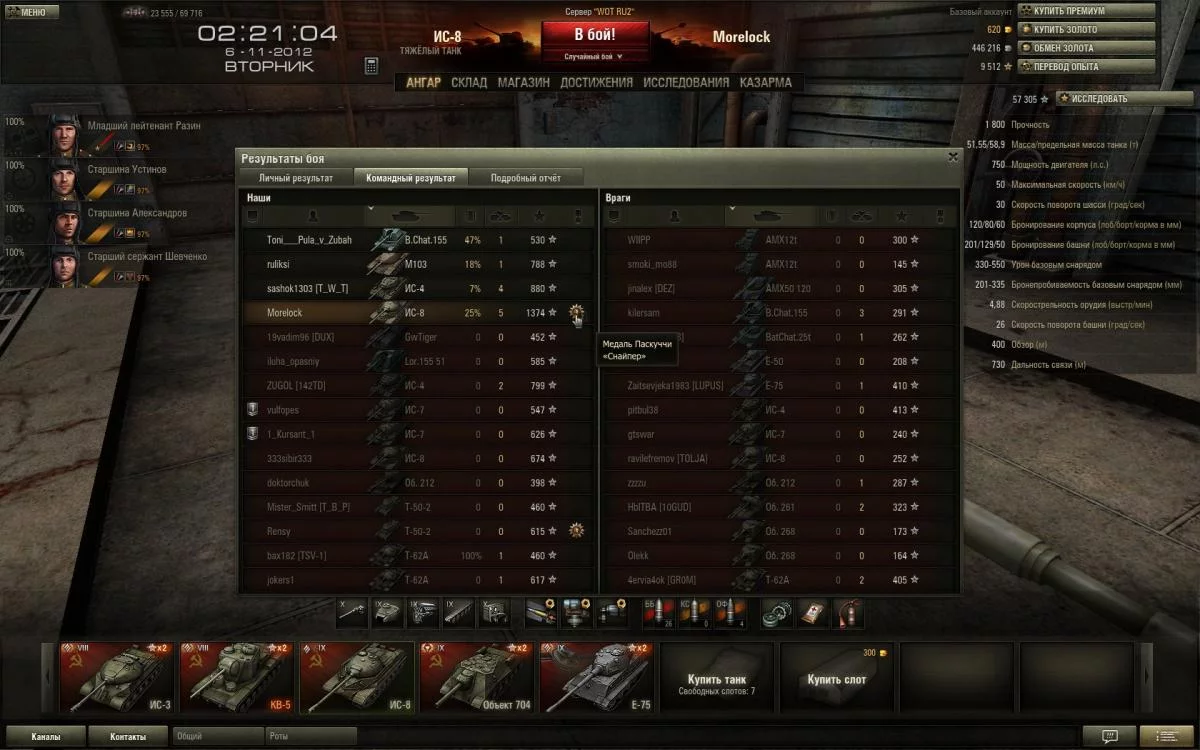Open the Исследования section
This screenshot has width=1200, height=750.
tap(686, 83)
